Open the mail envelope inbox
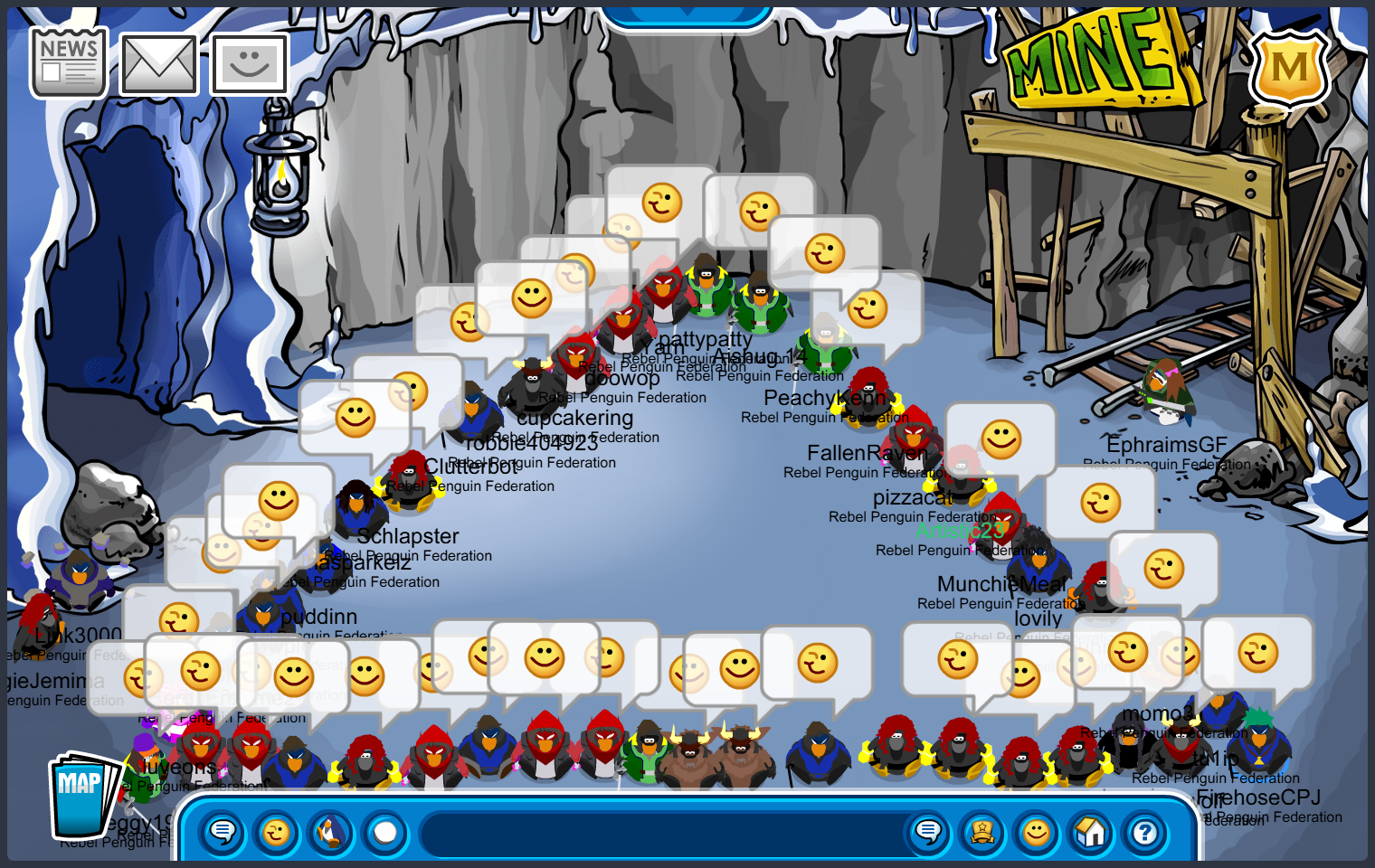The image size is (1375, 868). 158,65
